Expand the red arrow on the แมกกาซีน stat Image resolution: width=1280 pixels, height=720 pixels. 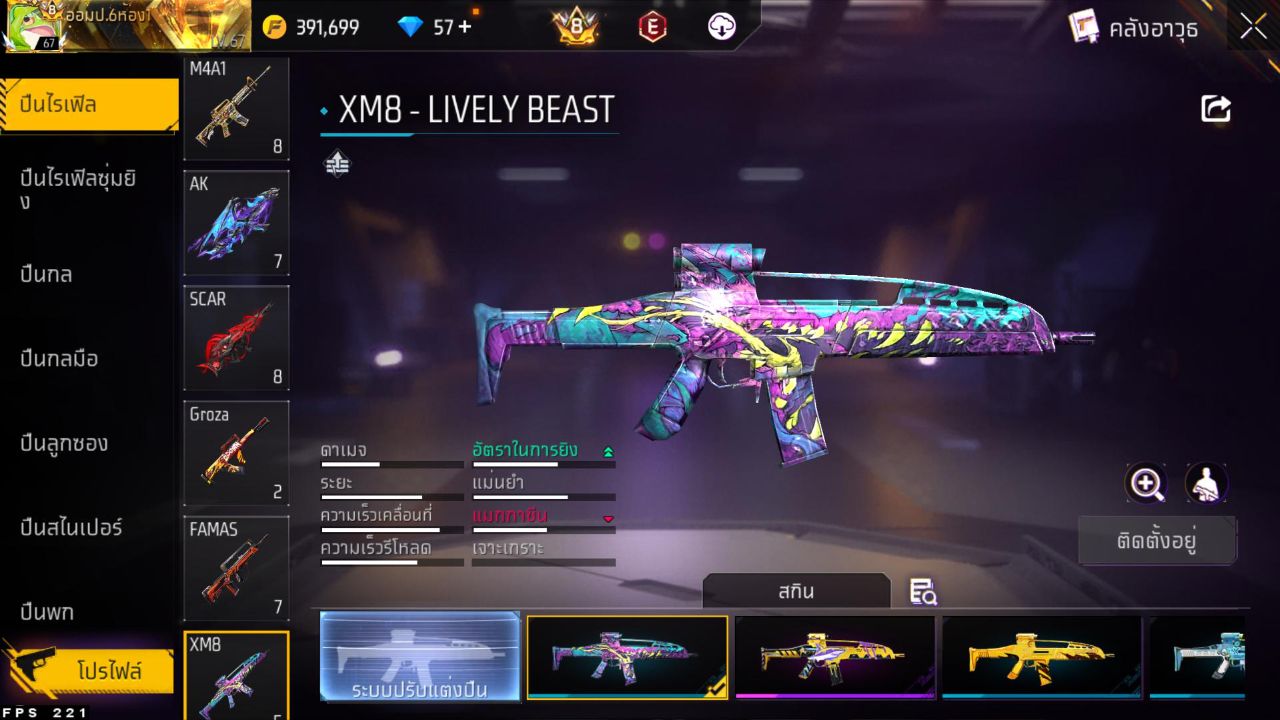pos(609,520)
